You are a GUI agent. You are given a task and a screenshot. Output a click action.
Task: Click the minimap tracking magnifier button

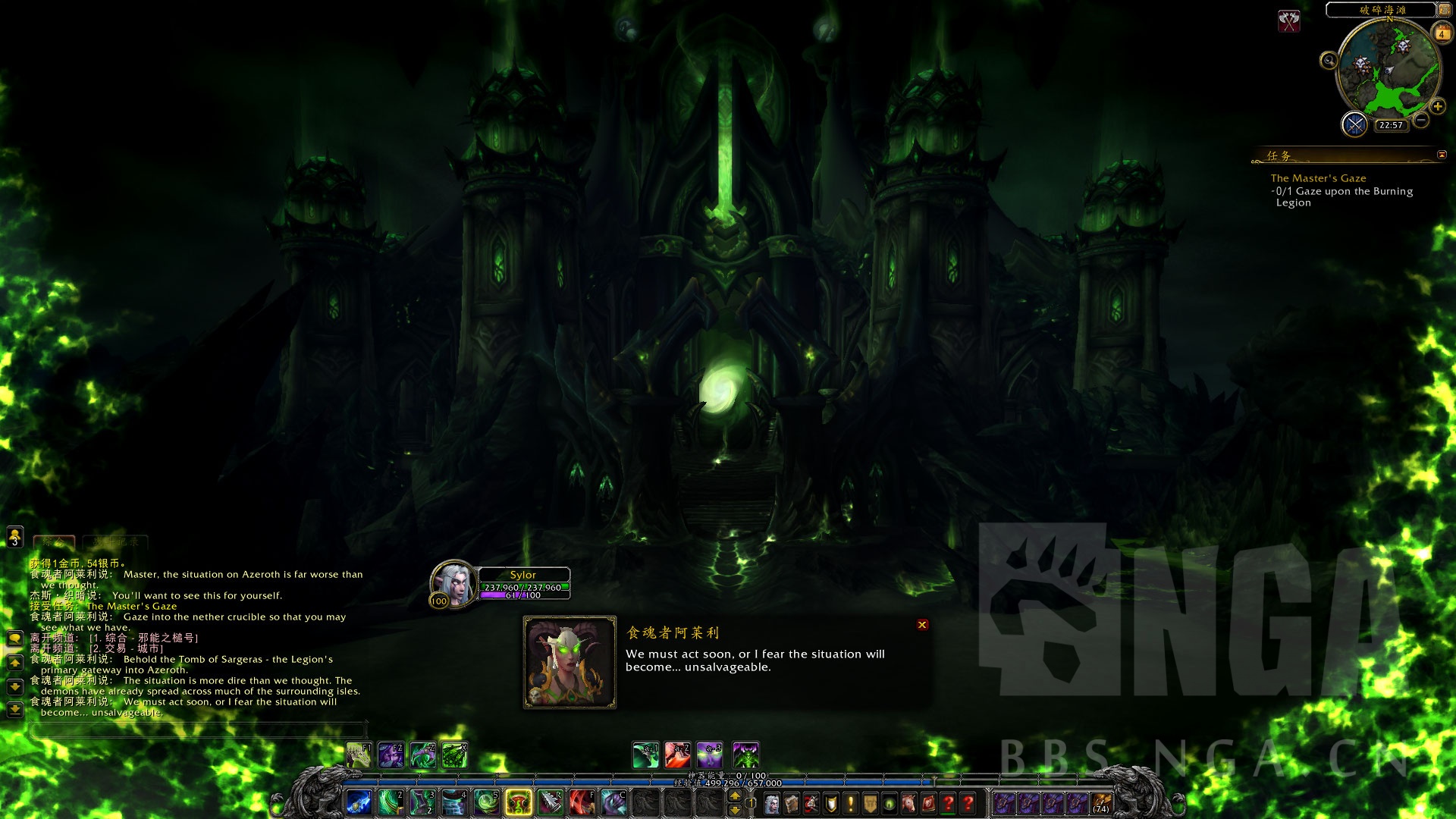pos(1329,60)
